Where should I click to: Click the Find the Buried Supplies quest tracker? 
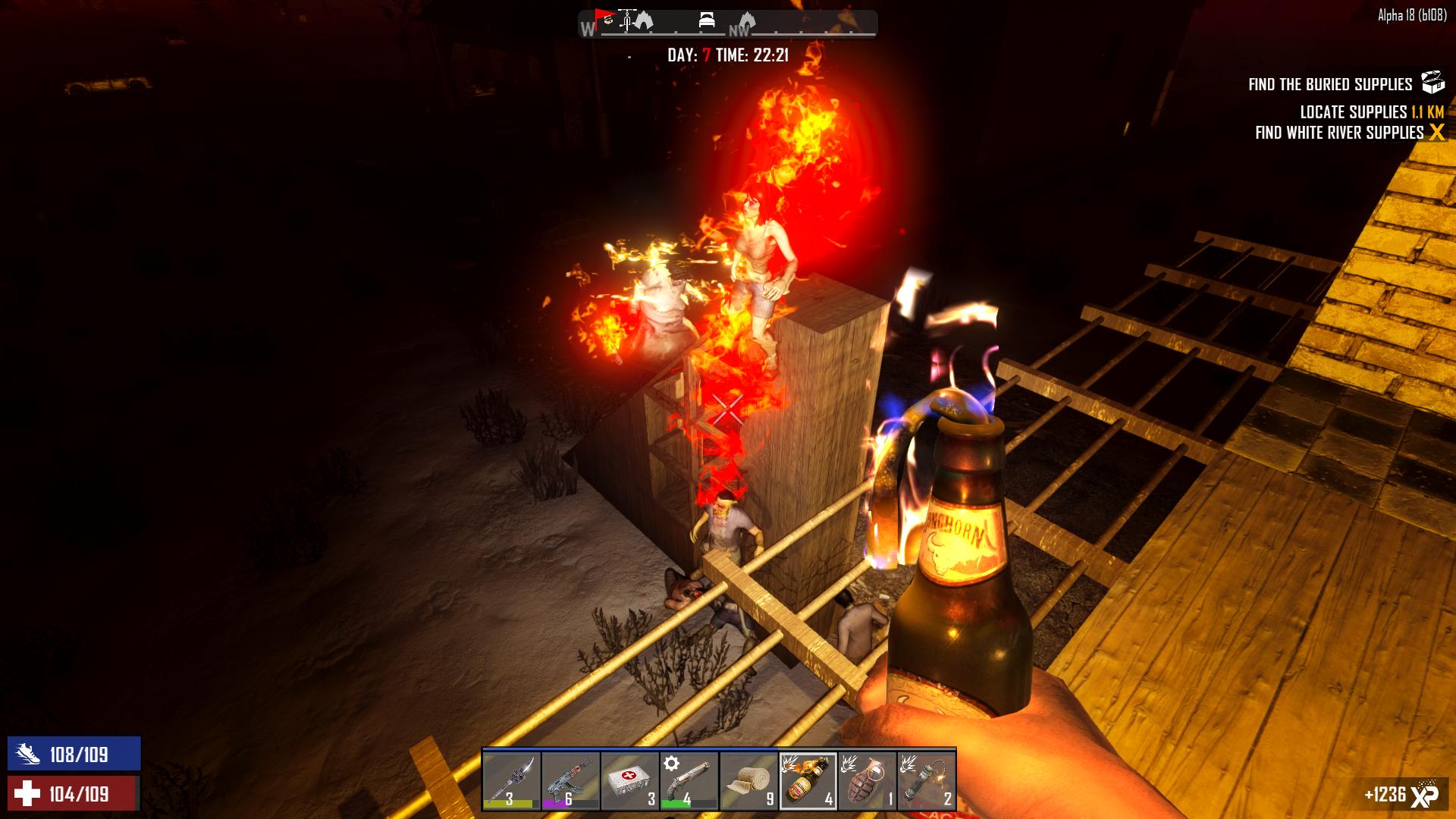pyautogui.click(x=1330, y=84)
